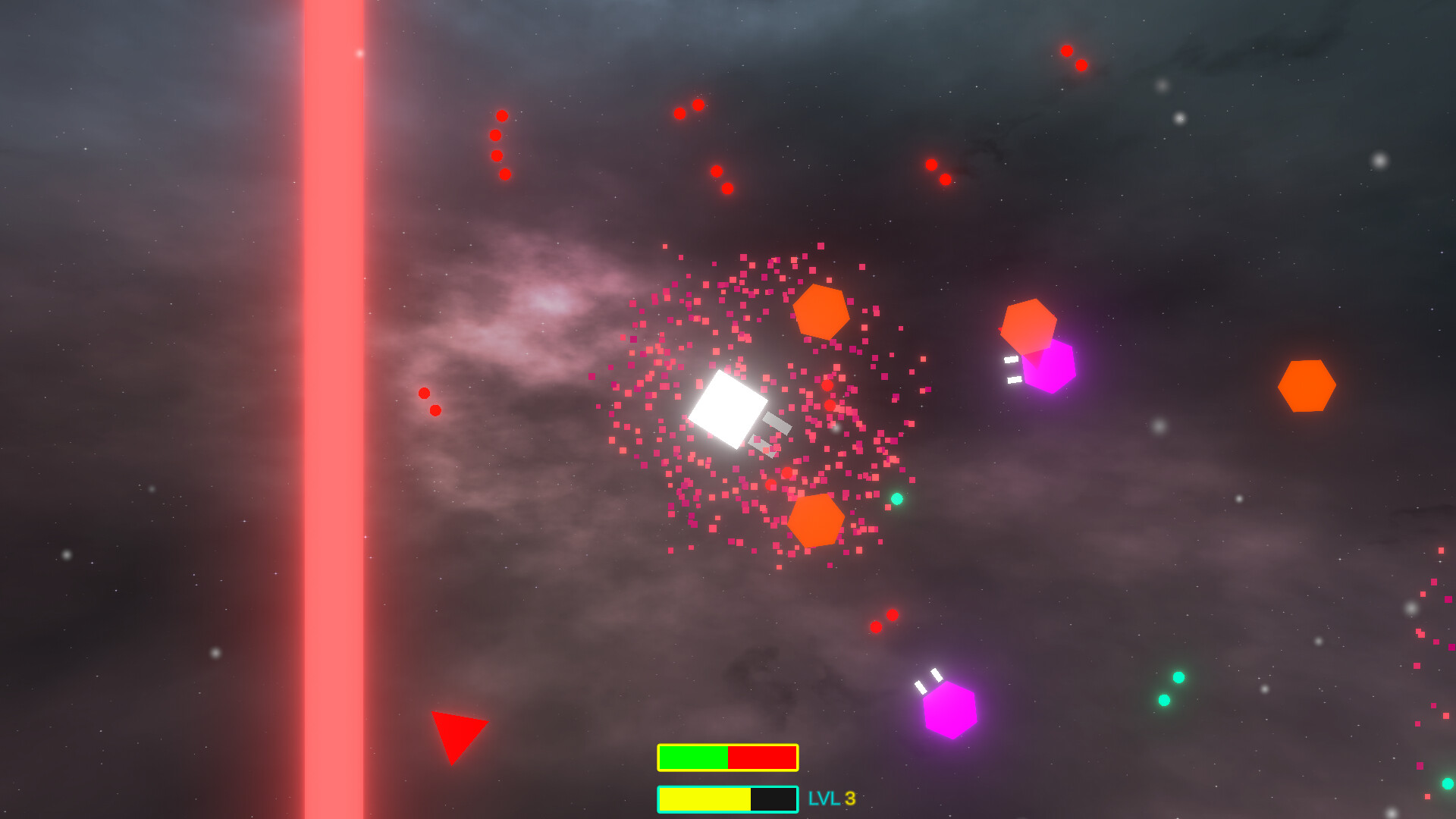Click the white thruster marks near the bottom magenta enemy
This screenshot has height=819, width=1456.
pyautogui.click(x=928, y=681)
